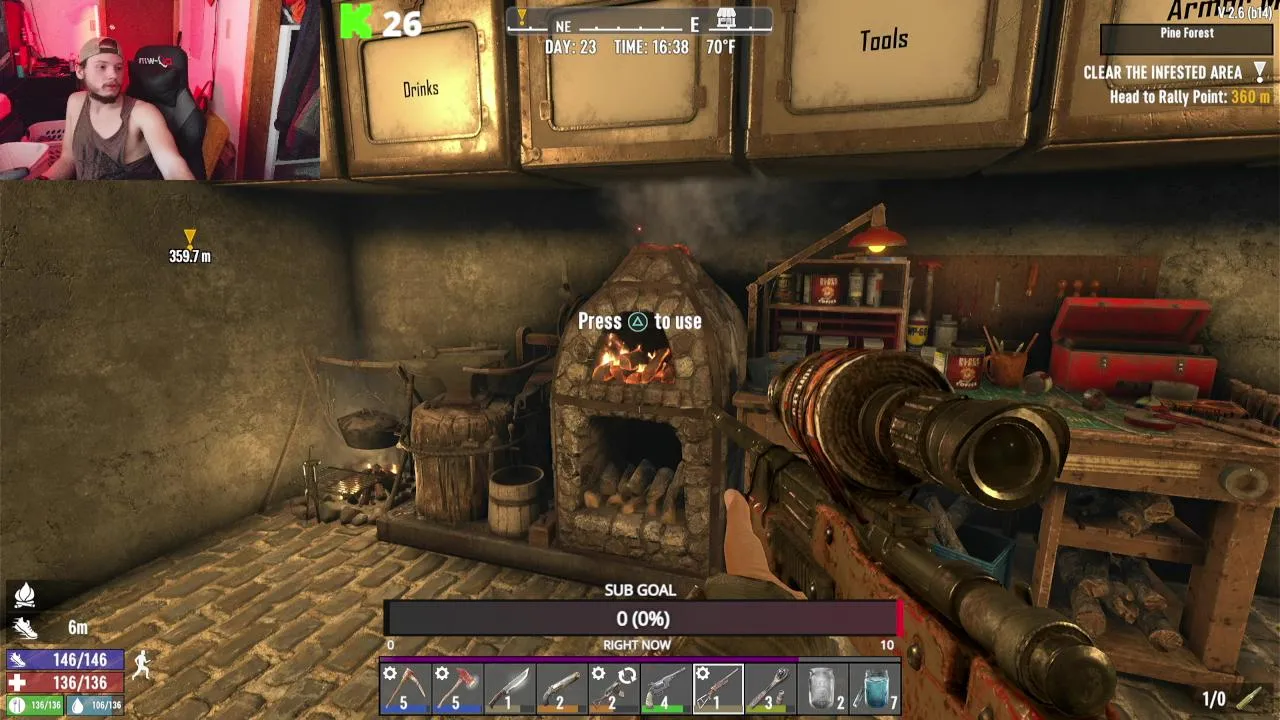Choose the sawed-off shotgun hotbar slot
The width and height of the screenshot is (1280, 720).
pos(561,689)
